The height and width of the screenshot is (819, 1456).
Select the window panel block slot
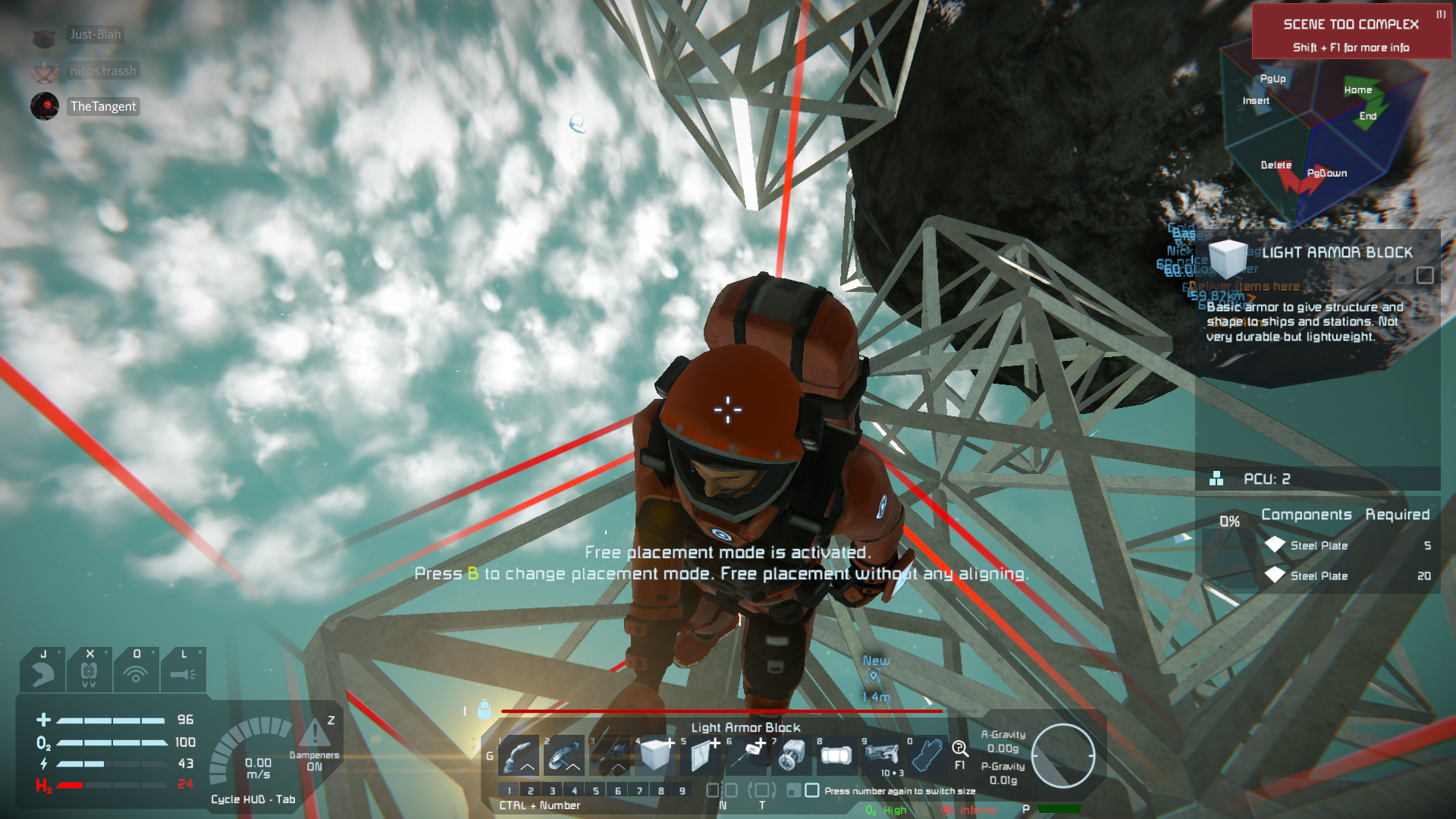702,755
